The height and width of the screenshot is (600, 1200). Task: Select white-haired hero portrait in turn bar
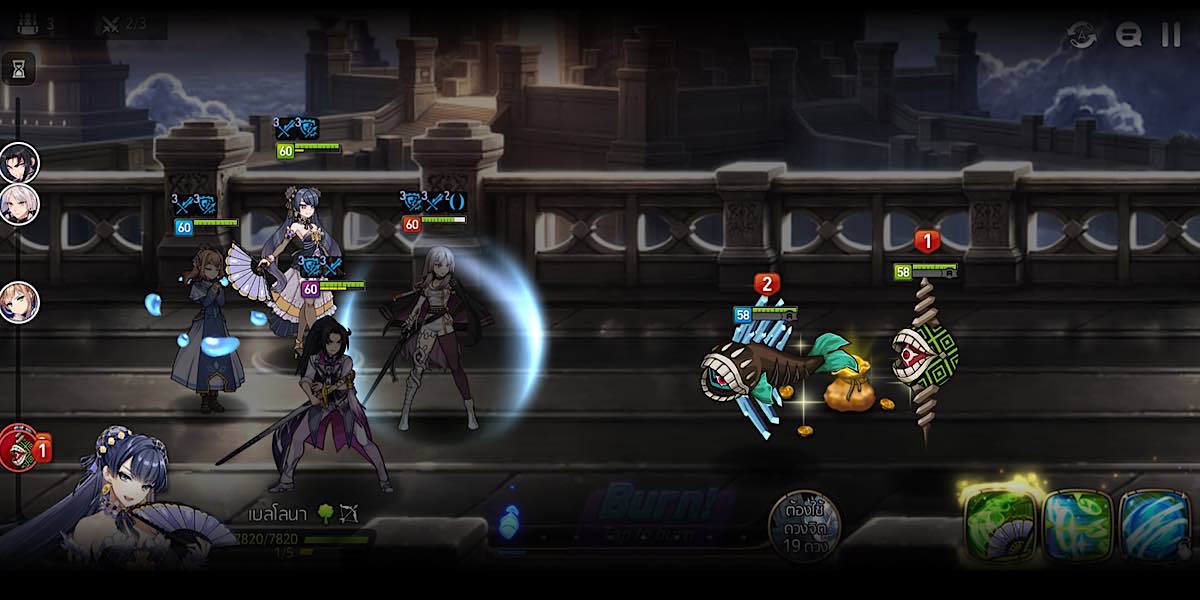(x=19, y=203)
